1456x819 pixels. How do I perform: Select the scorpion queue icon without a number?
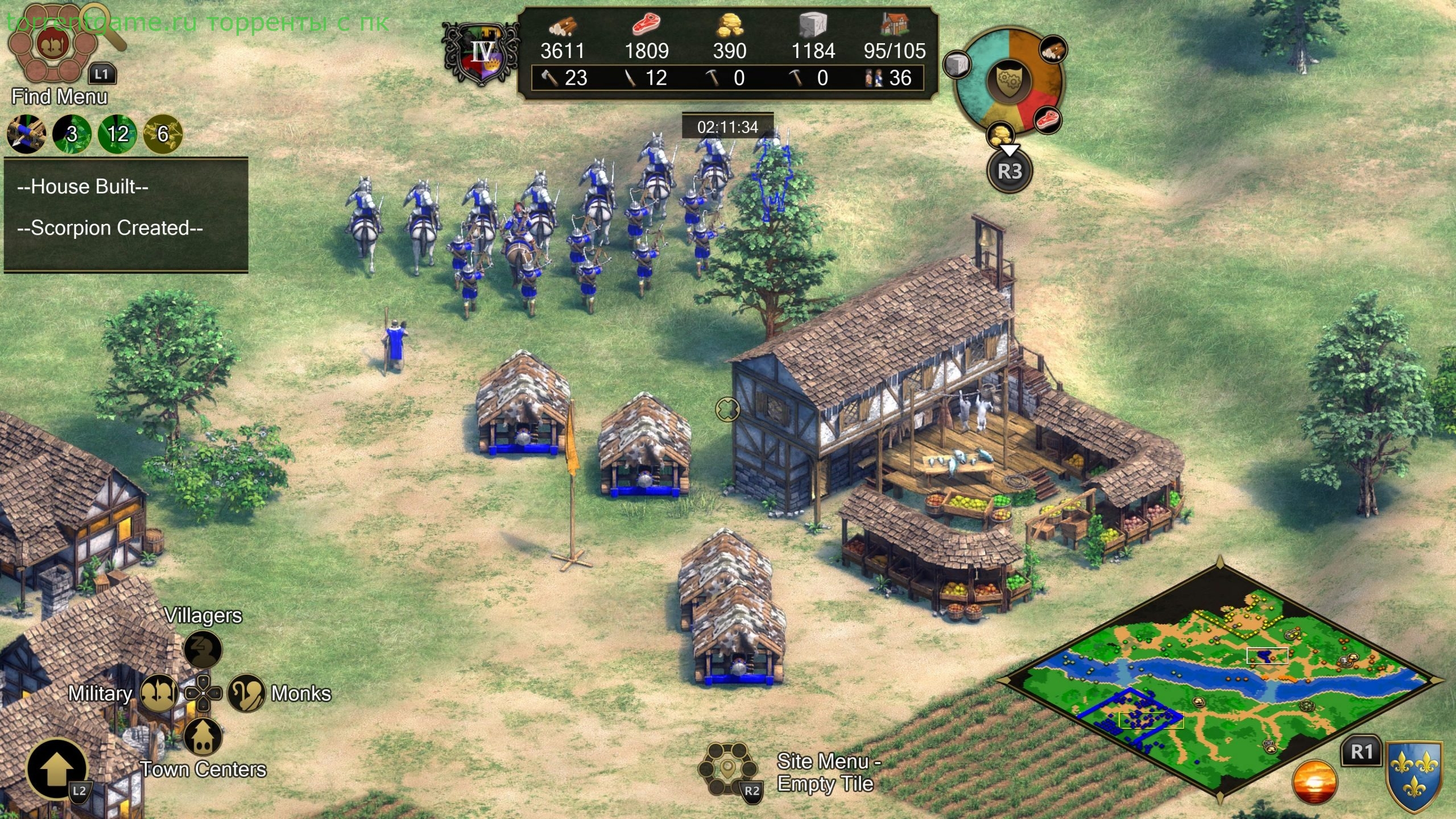26,134
